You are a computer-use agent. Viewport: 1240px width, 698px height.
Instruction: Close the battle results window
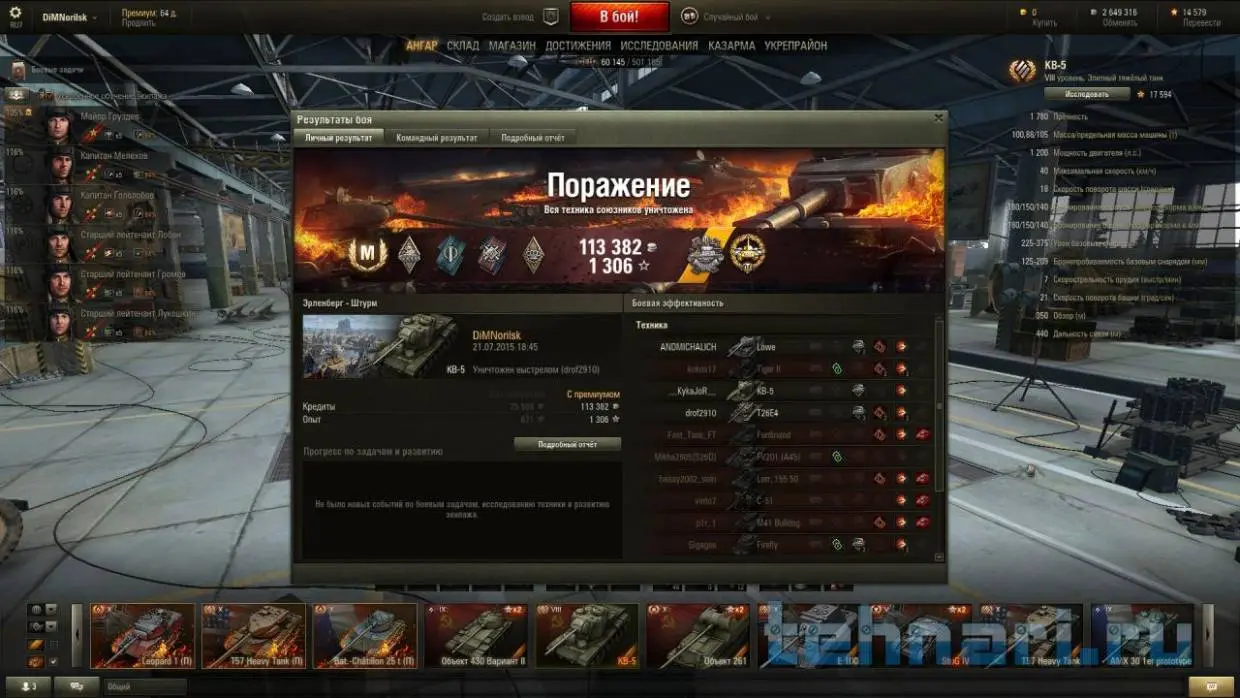938,118
